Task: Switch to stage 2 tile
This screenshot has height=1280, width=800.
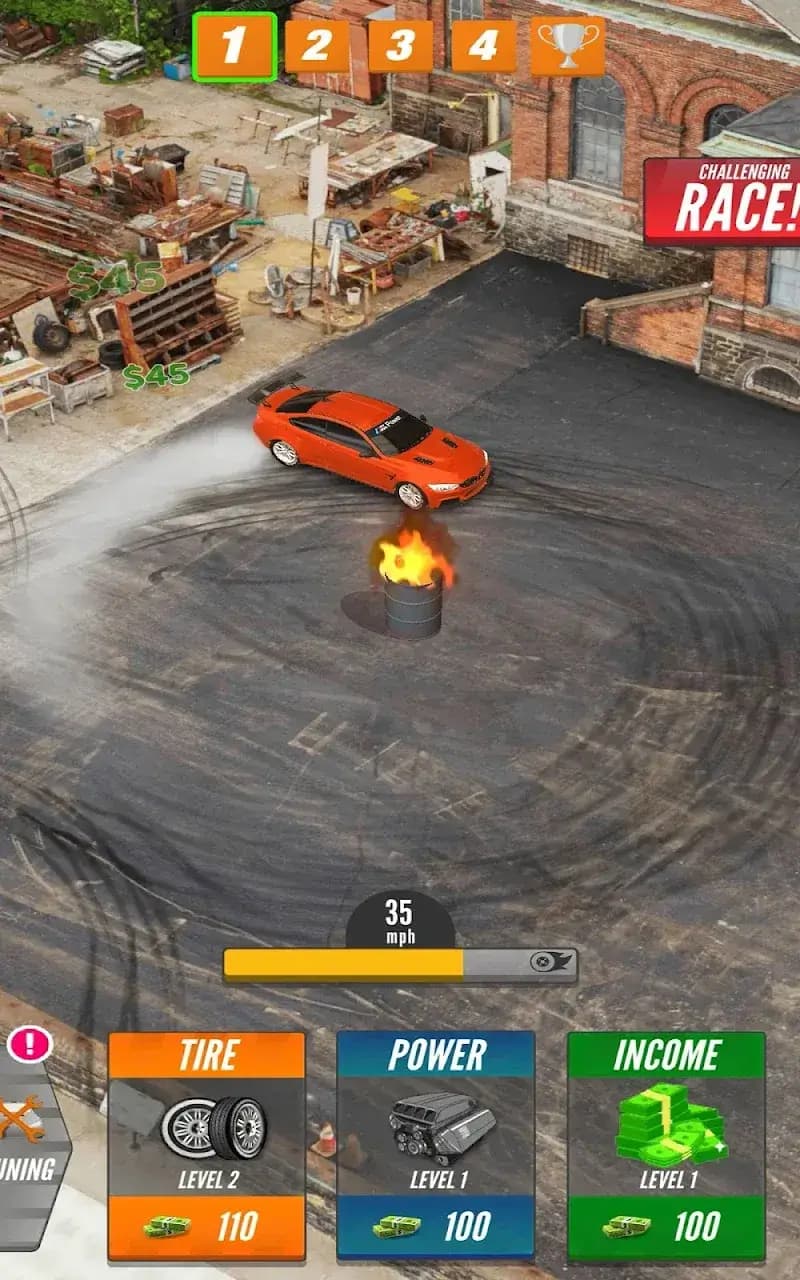Action: (x=317, y=46)
